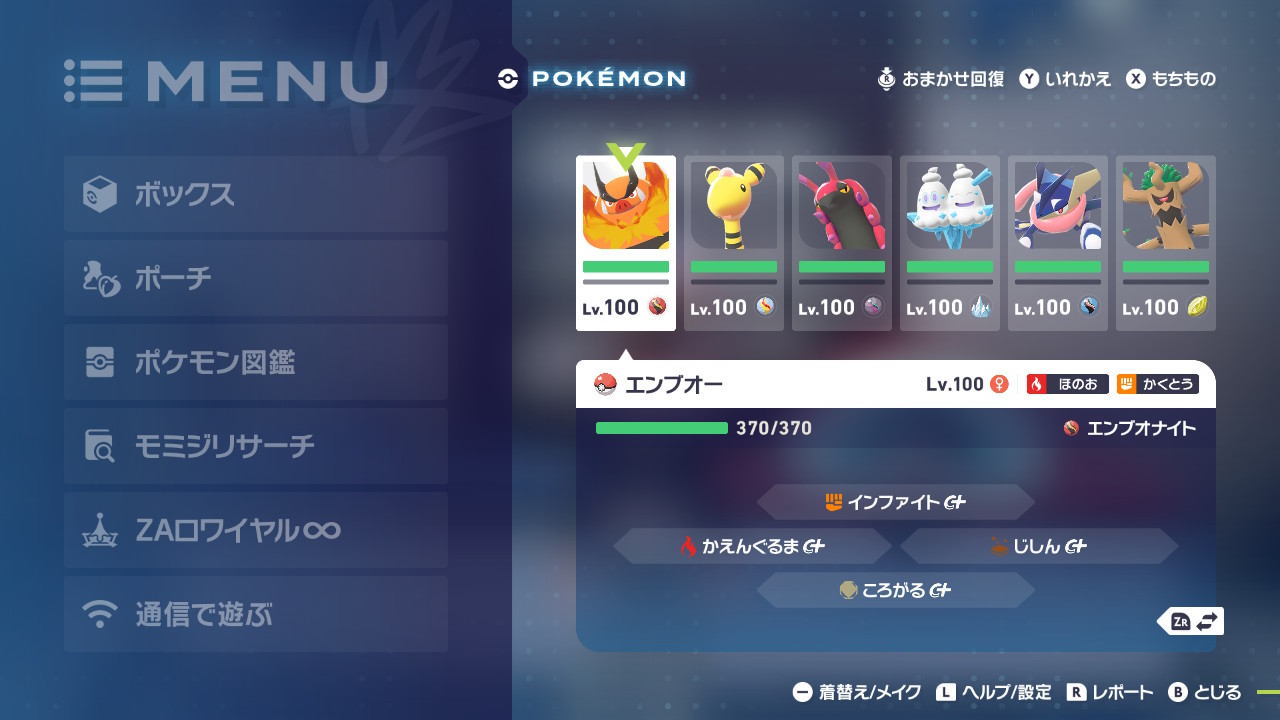Viewport: 1280px width, 720px height.
Task: Open the ZAロワイヤル∞ menu entry
Action: [x=255, y=530]
